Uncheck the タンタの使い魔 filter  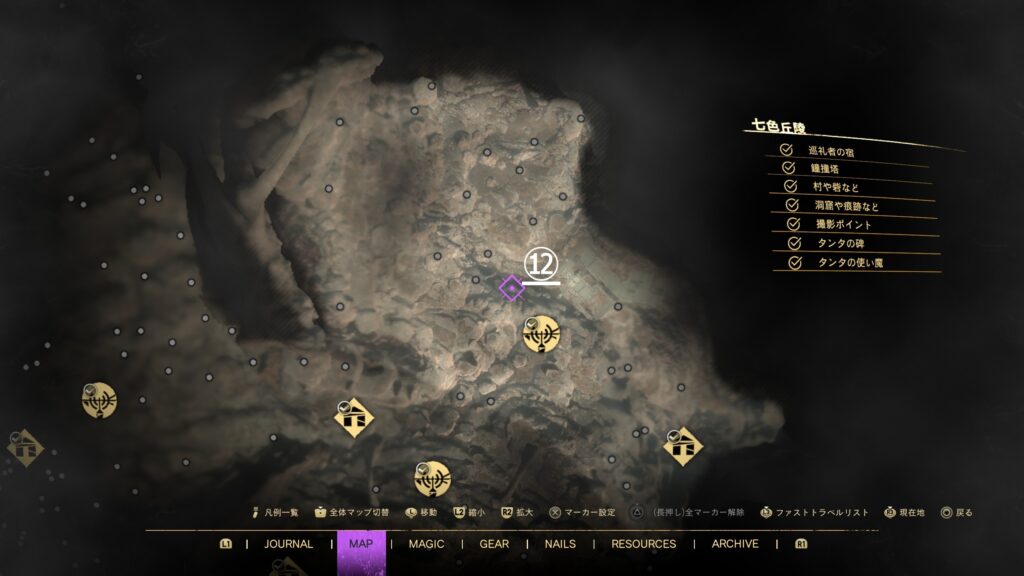pyautogui.click(x=796, y=262)
